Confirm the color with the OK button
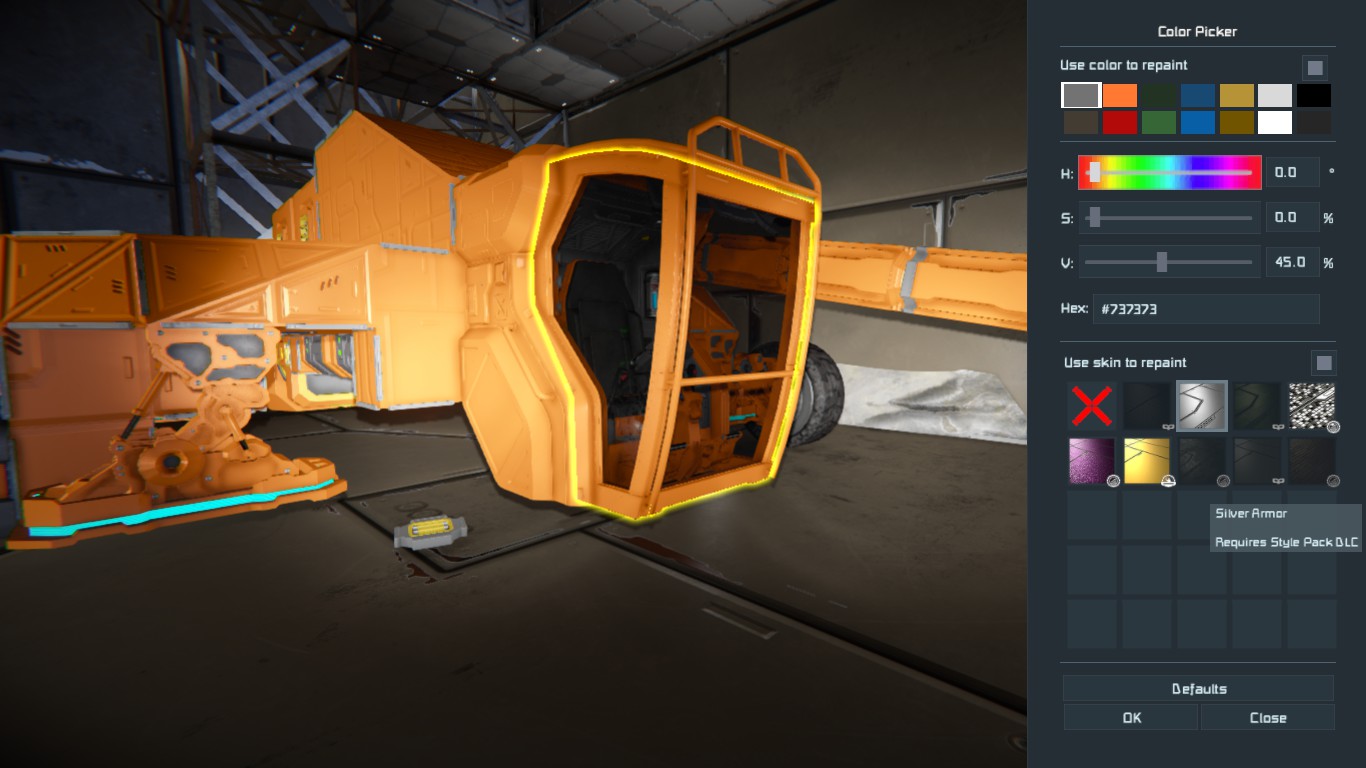Screen dimensions: 1366x768 point(1130,717)
